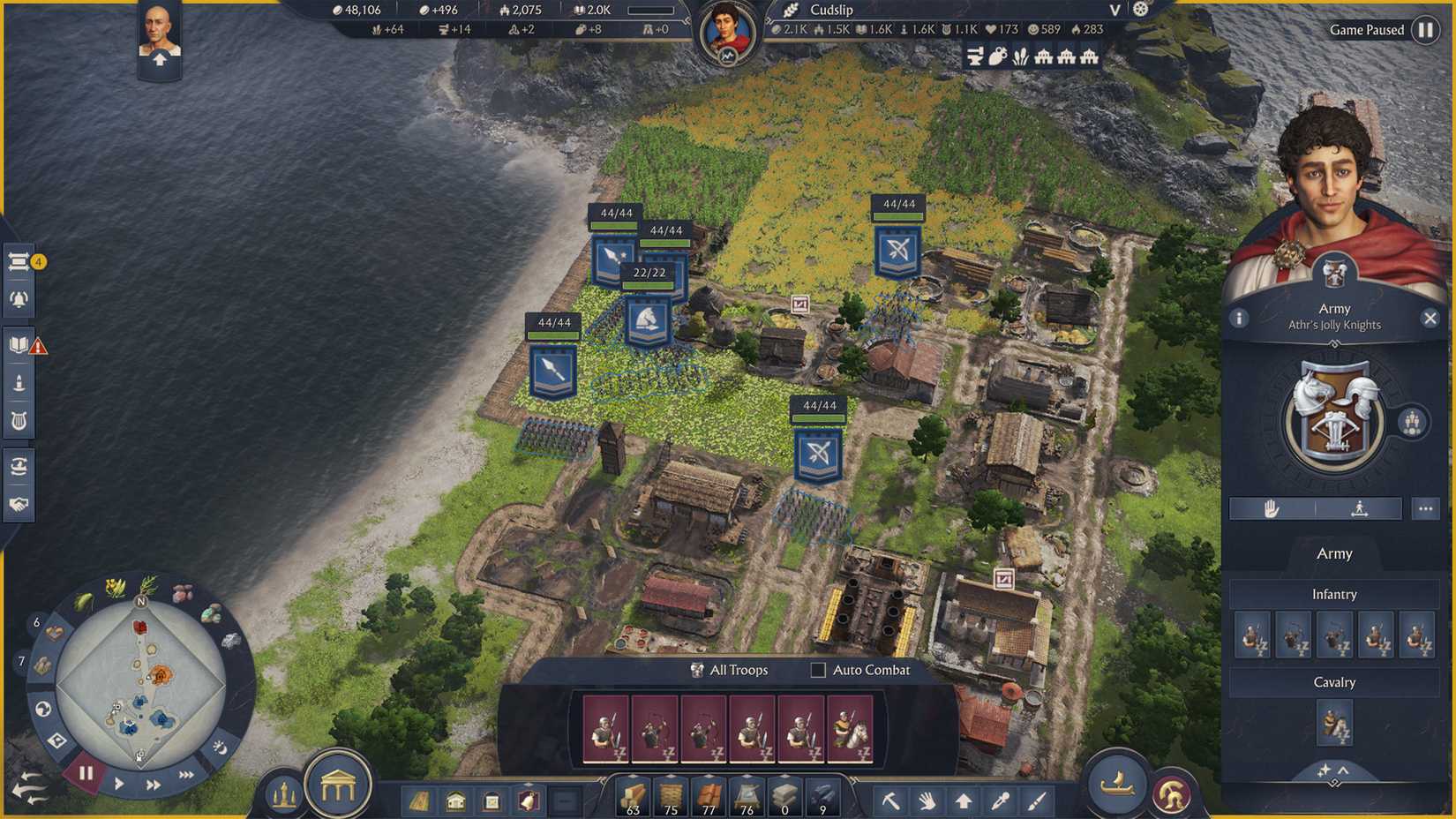Open the quest log with 4 pending tasks
The image size is (1456, 819).
(19, 261)
